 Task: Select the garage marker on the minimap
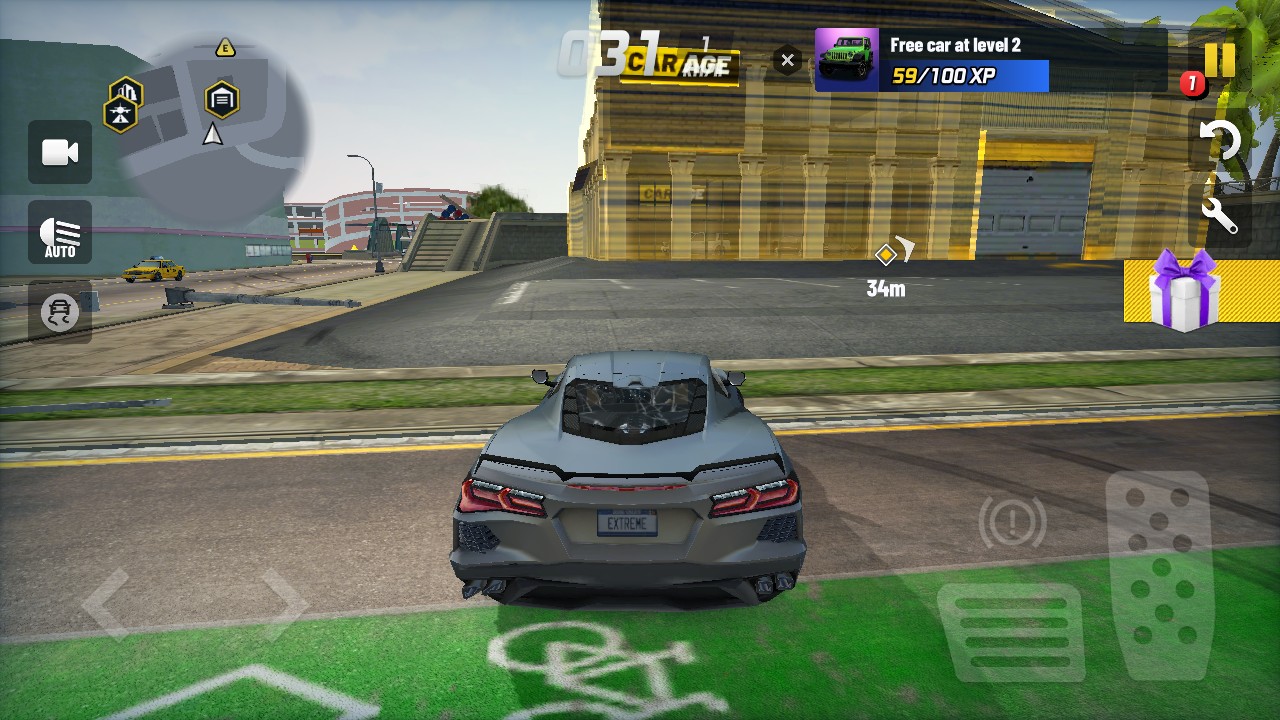point(221,99)
